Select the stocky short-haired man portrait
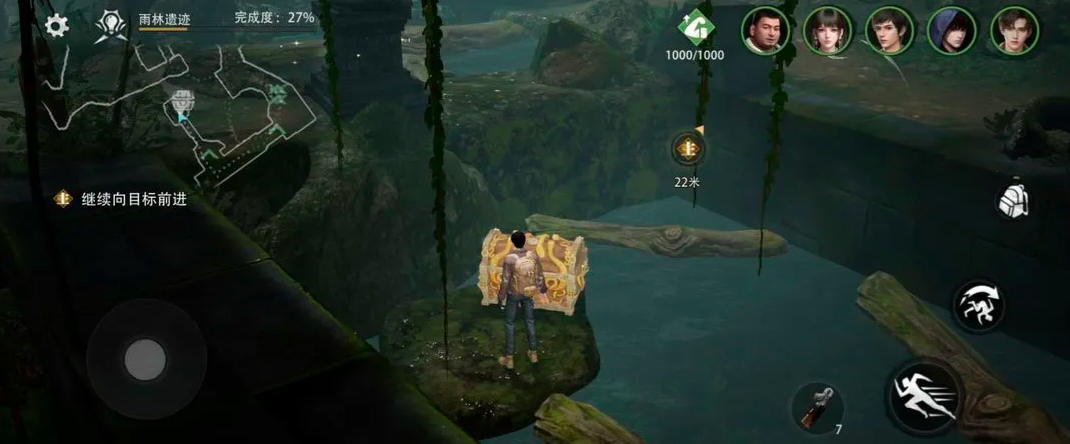 [x=766, y=30]
